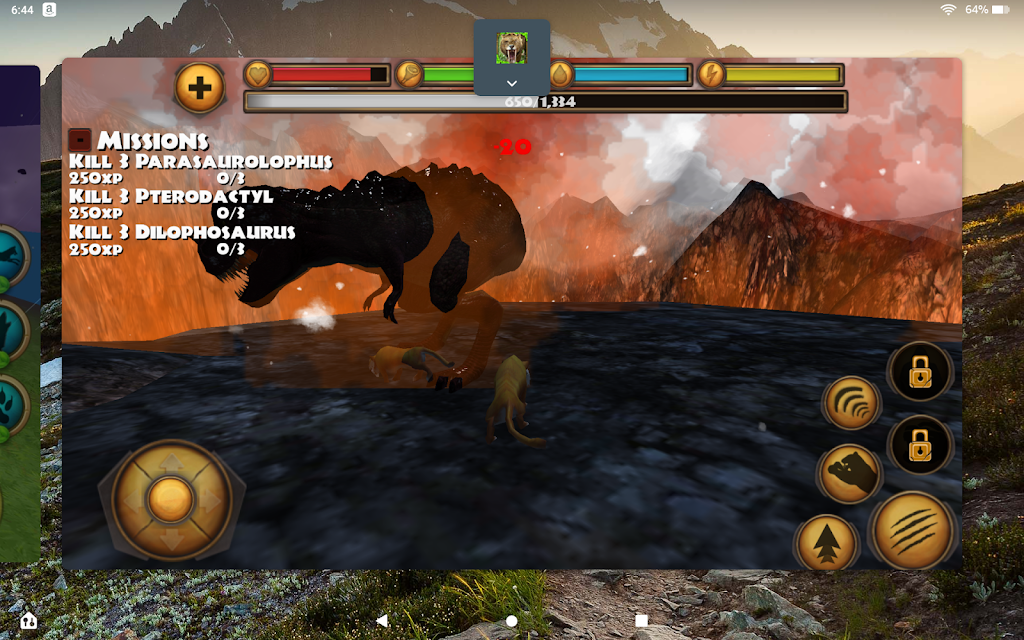Tap the claw slash attack button
Viewport: 1024px width, 640px height.
(912, 531)
